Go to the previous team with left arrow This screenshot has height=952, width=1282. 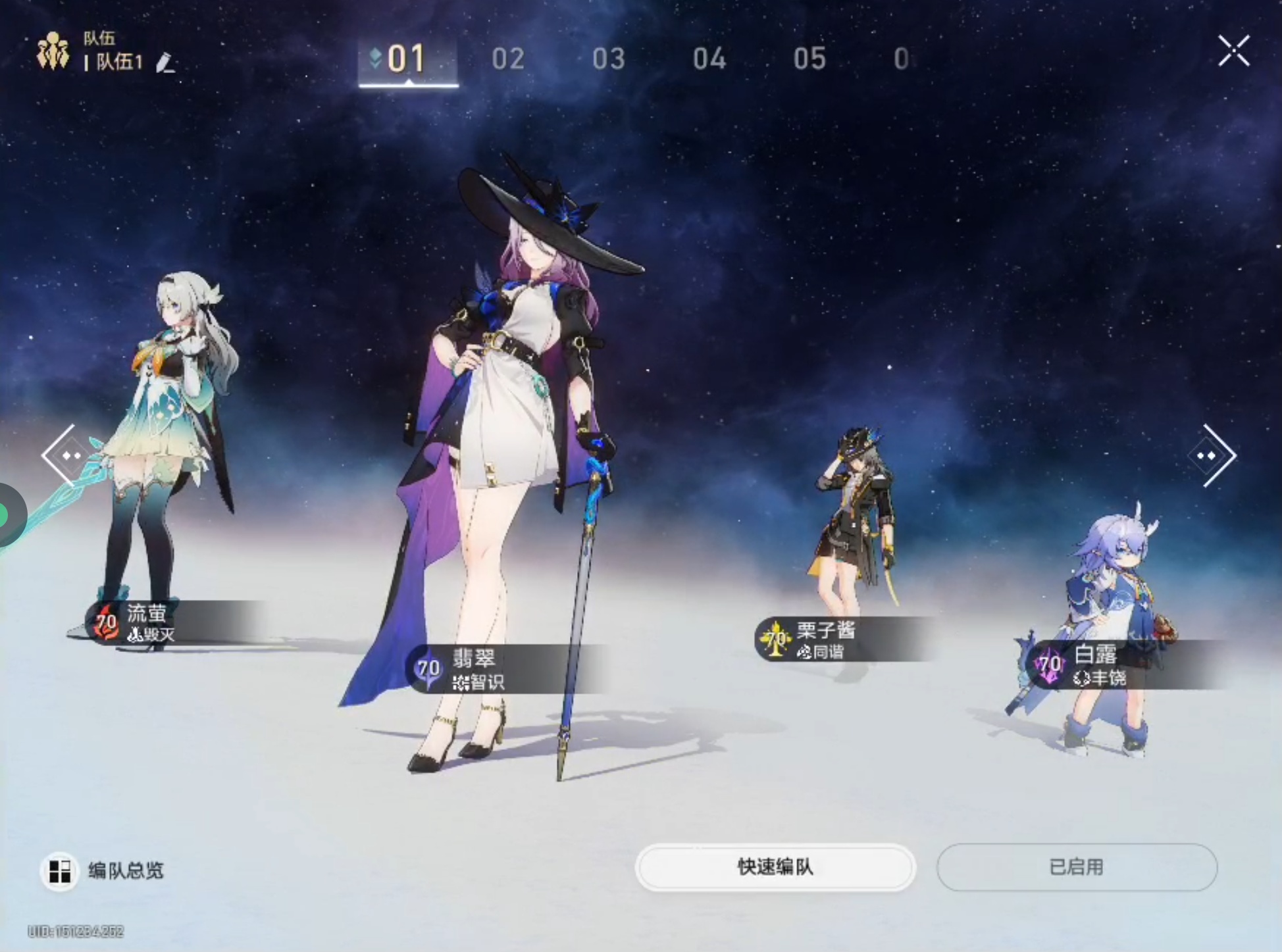(64, 455)
